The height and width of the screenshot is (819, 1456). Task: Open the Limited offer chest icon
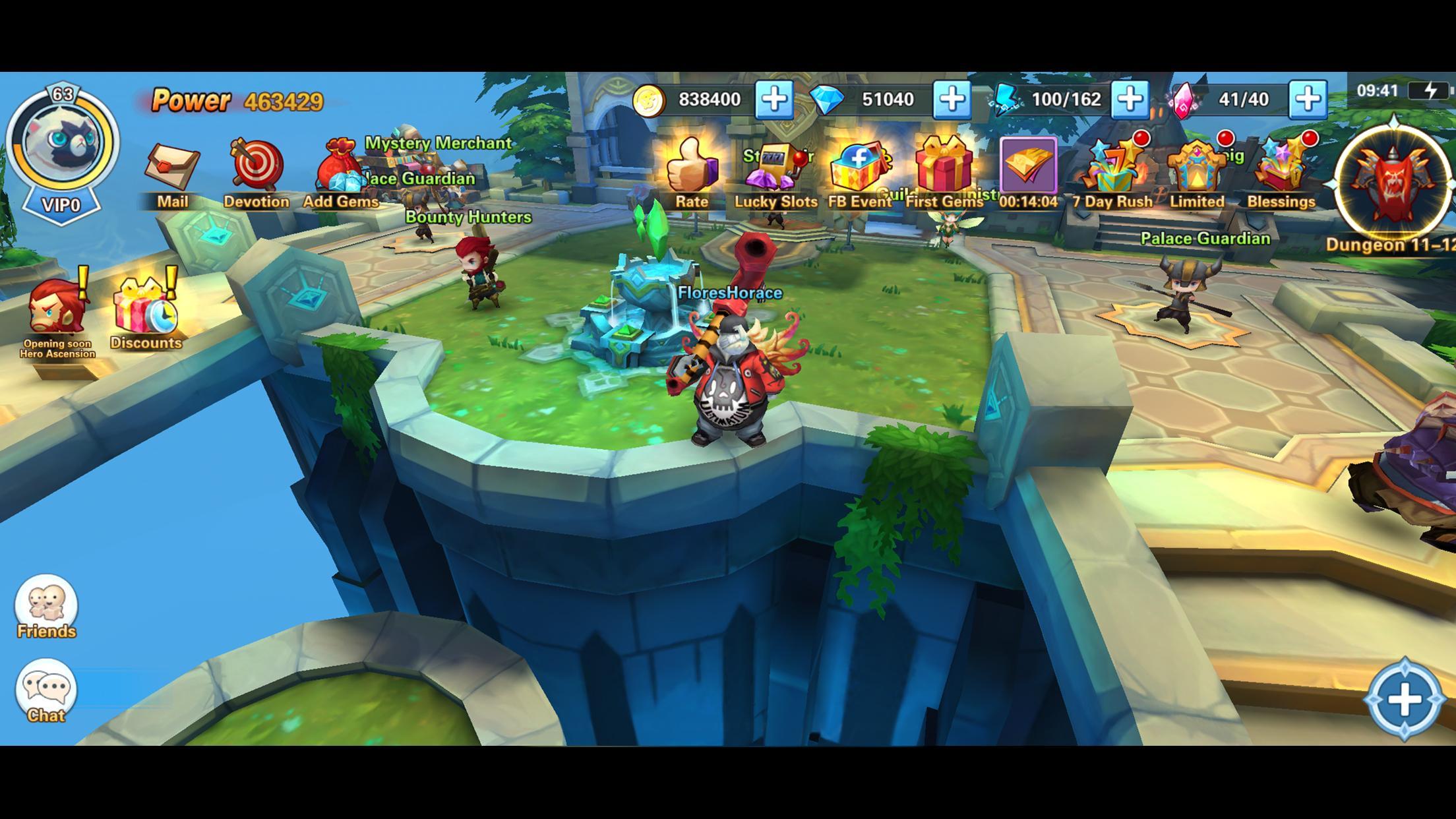pos(1199,168)
